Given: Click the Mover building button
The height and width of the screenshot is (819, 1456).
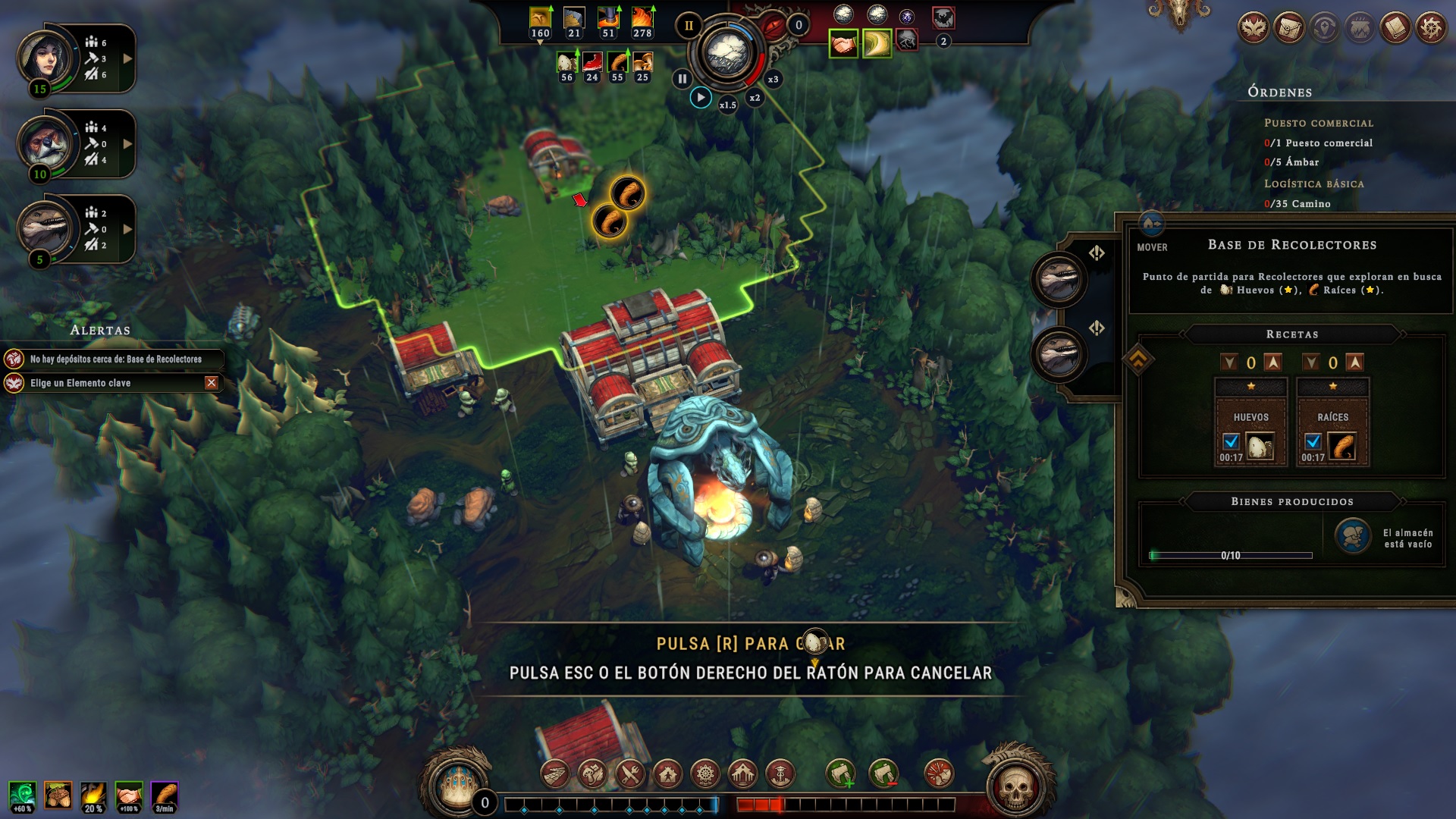Looking at the screenshot, I should point(1152,247).
